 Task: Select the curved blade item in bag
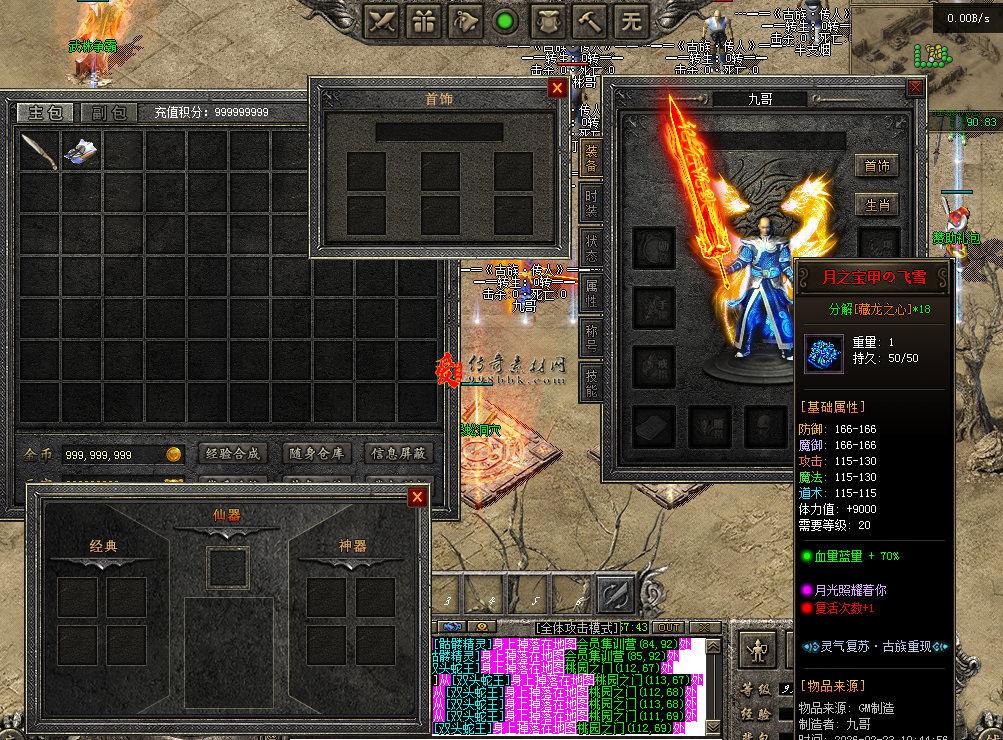click(39, 151)
